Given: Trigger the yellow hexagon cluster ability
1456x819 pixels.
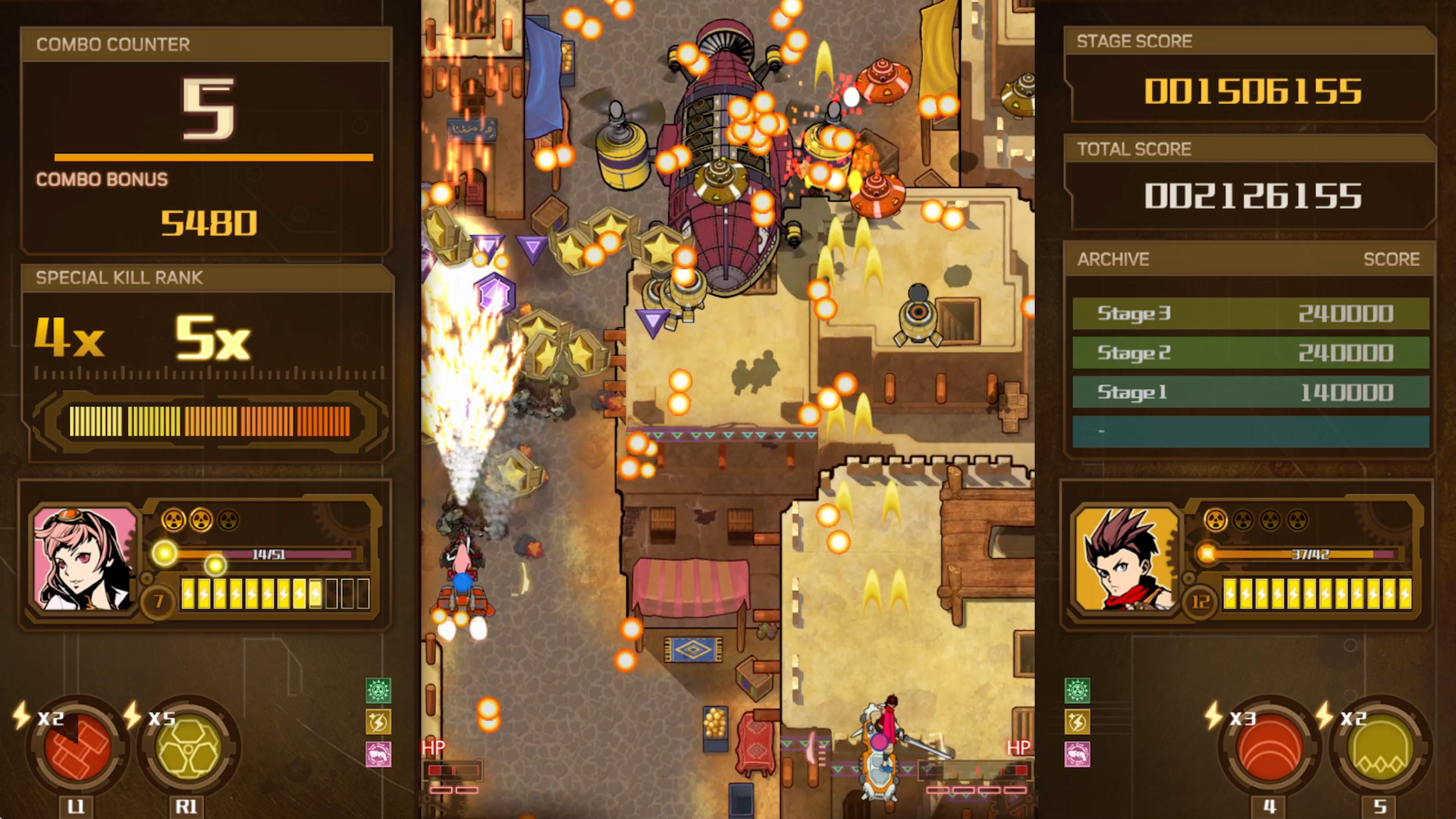Looking at the screenshot, I should click(x=188, y=747).
